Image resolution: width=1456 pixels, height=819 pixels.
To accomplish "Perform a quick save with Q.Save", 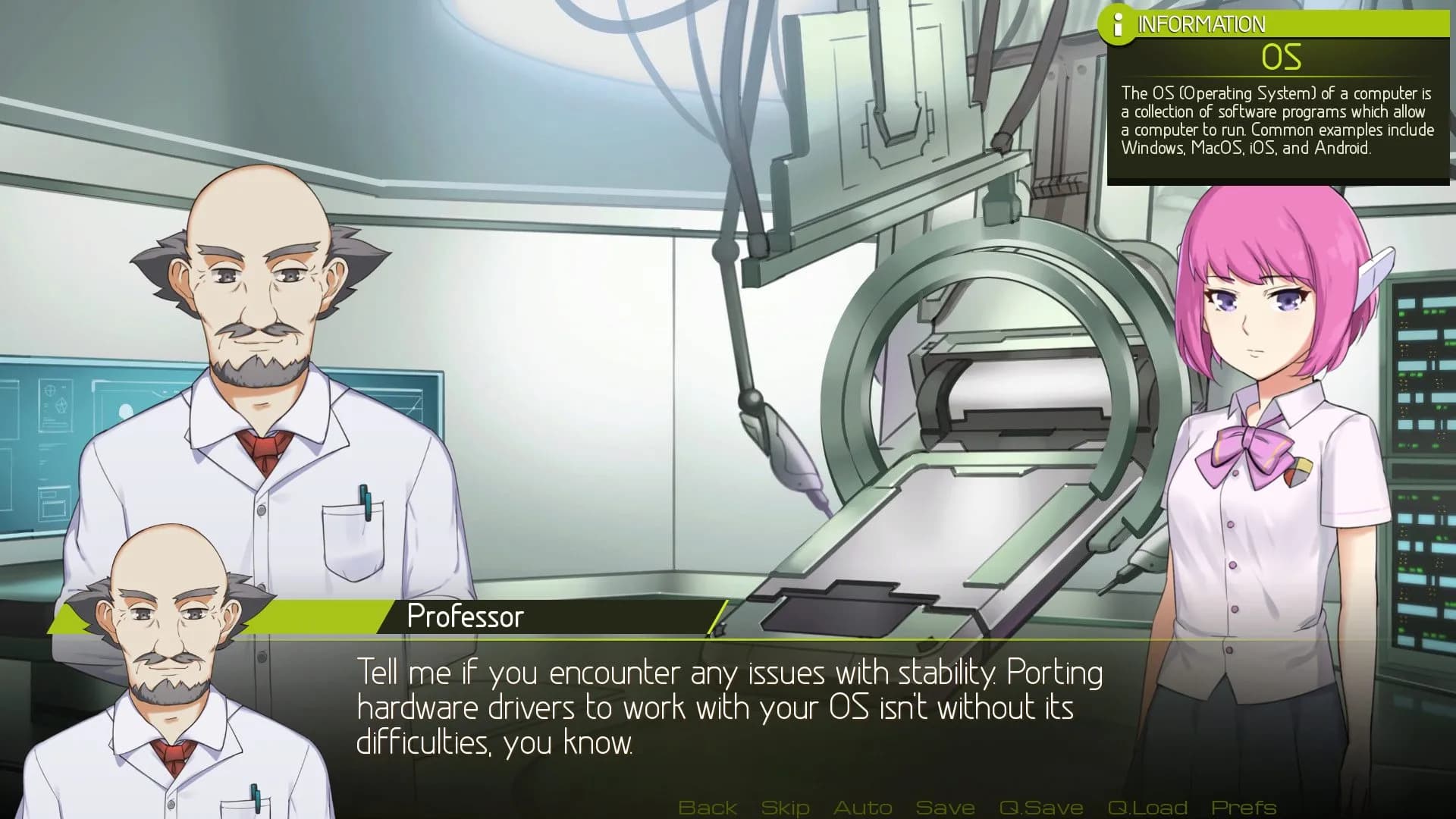I will [x=1040, y=807].
